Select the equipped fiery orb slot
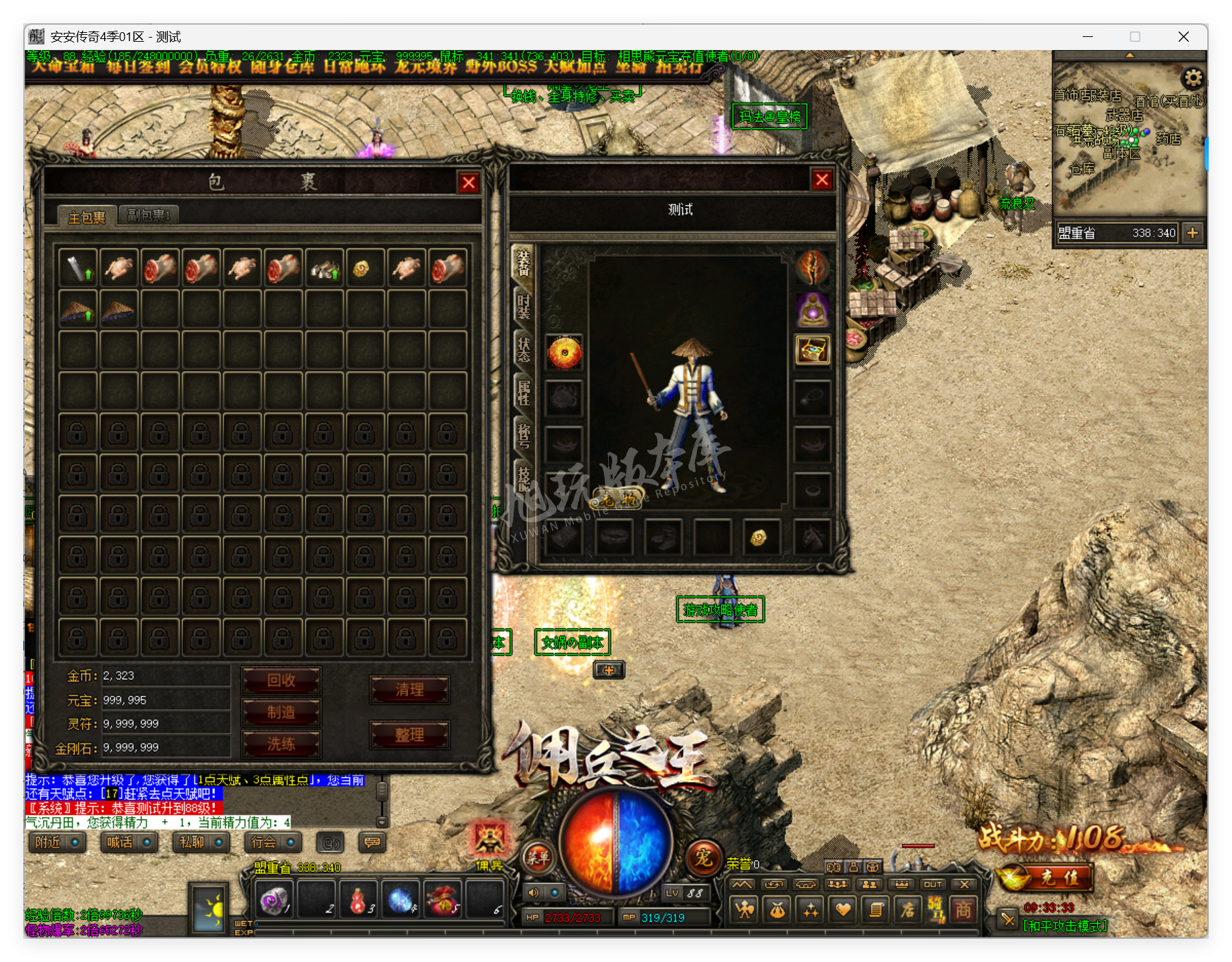This screenshot has height=962, width=1232. point(564,353)
